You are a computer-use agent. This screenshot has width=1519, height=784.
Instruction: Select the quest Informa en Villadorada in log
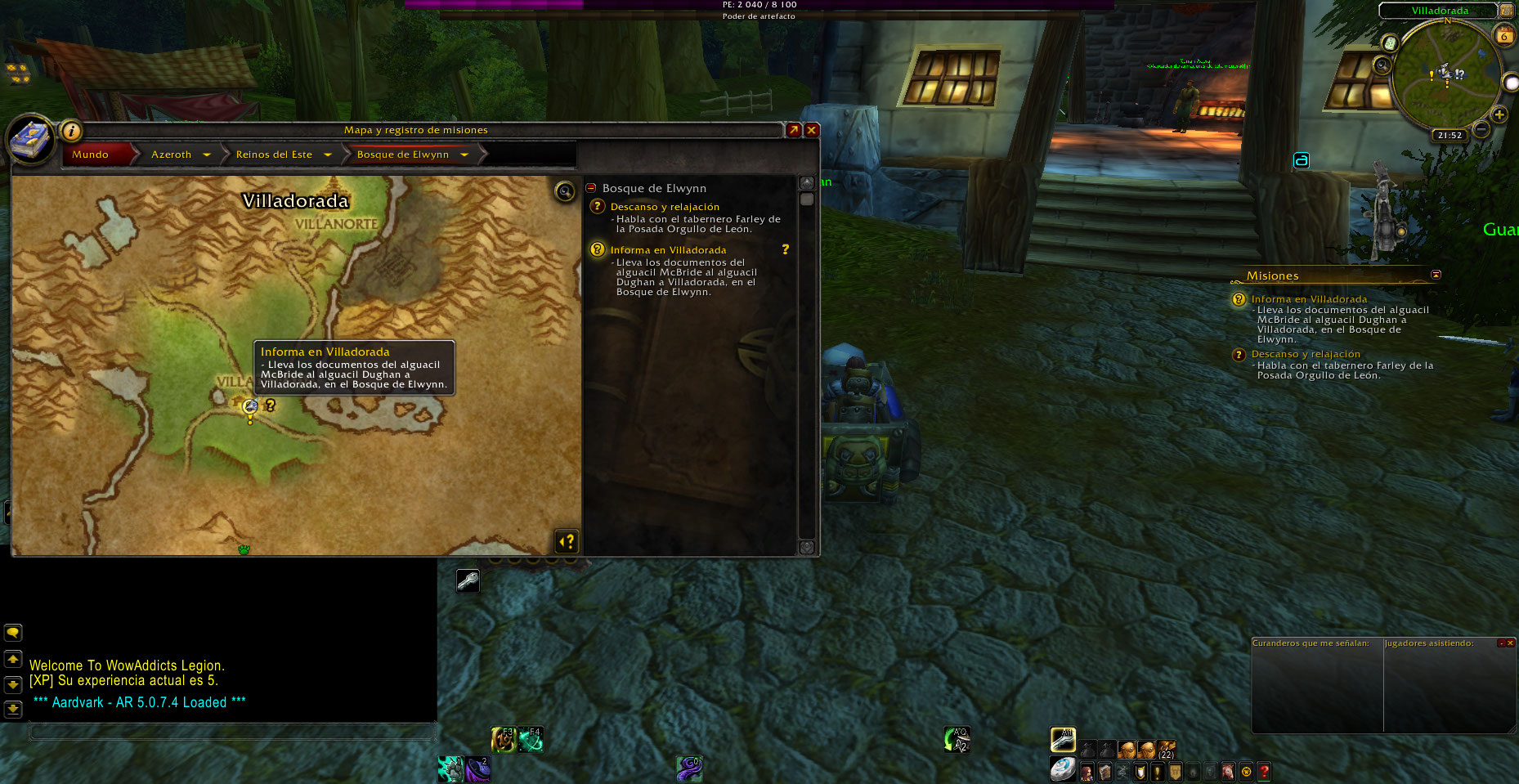[668, 250]
